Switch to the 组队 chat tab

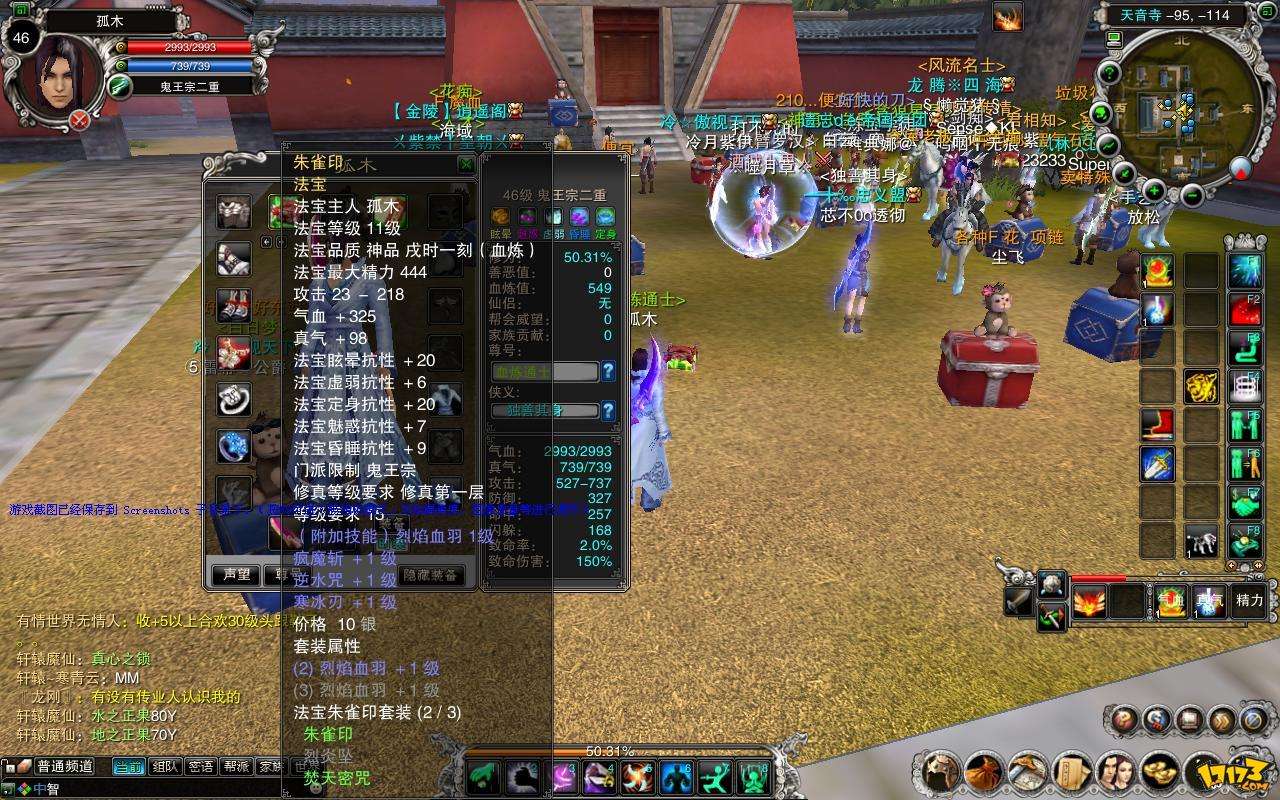pos(165,767)
